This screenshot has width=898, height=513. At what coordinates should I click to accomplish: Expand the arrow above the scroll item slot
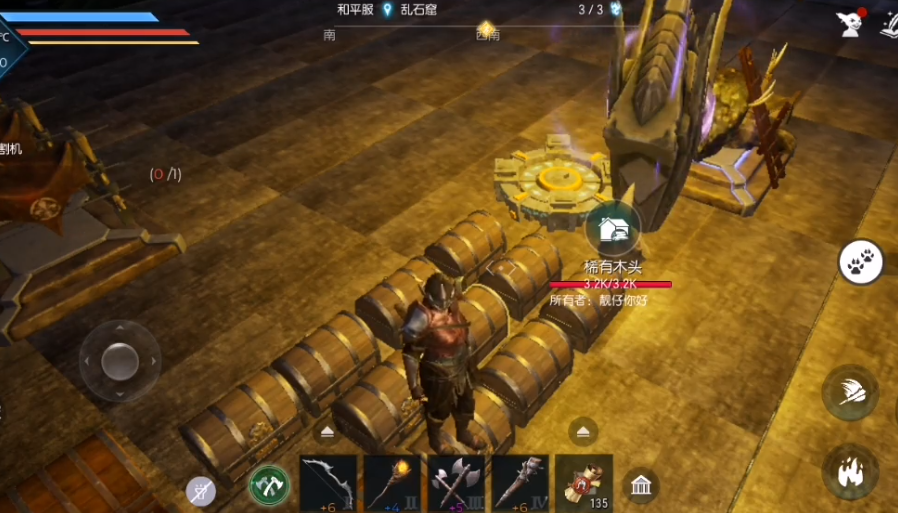pos(584,432)
